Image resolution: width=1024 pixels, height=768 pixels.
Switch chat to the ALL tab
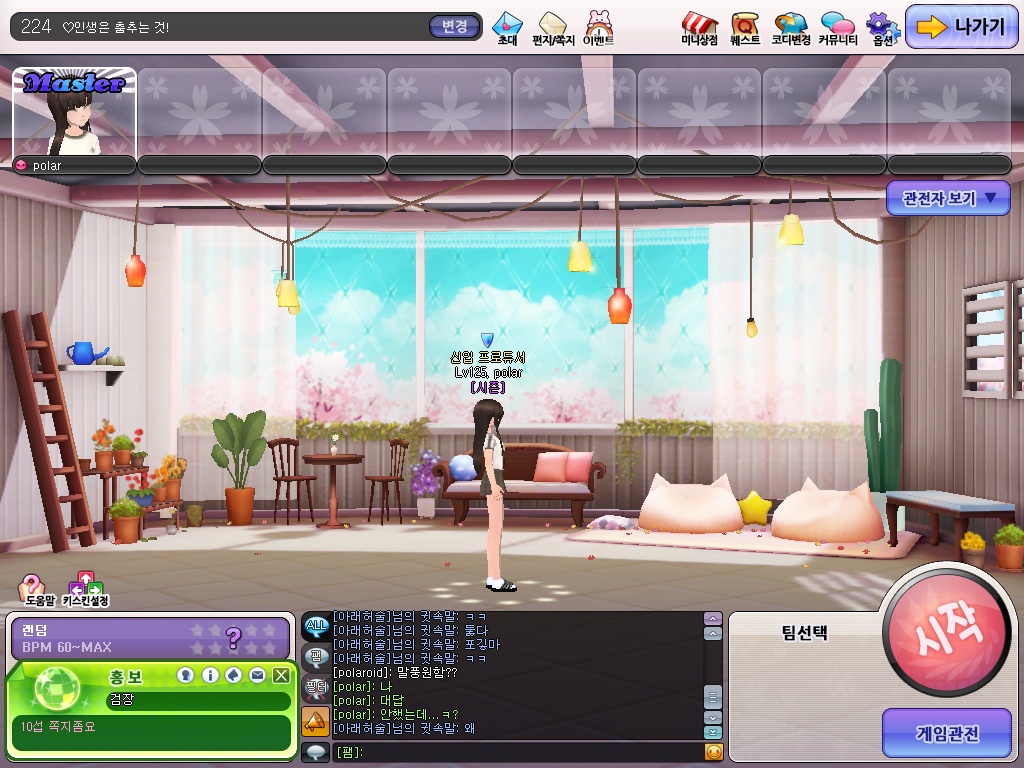click(x=316, y=627)
